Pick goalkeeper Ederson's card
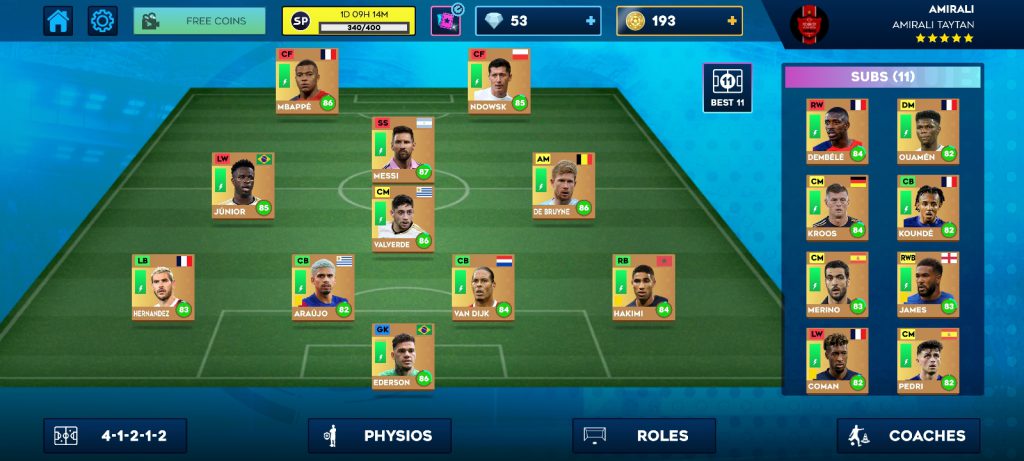This screenshot has width=1024, height=461. pos(403,356)
